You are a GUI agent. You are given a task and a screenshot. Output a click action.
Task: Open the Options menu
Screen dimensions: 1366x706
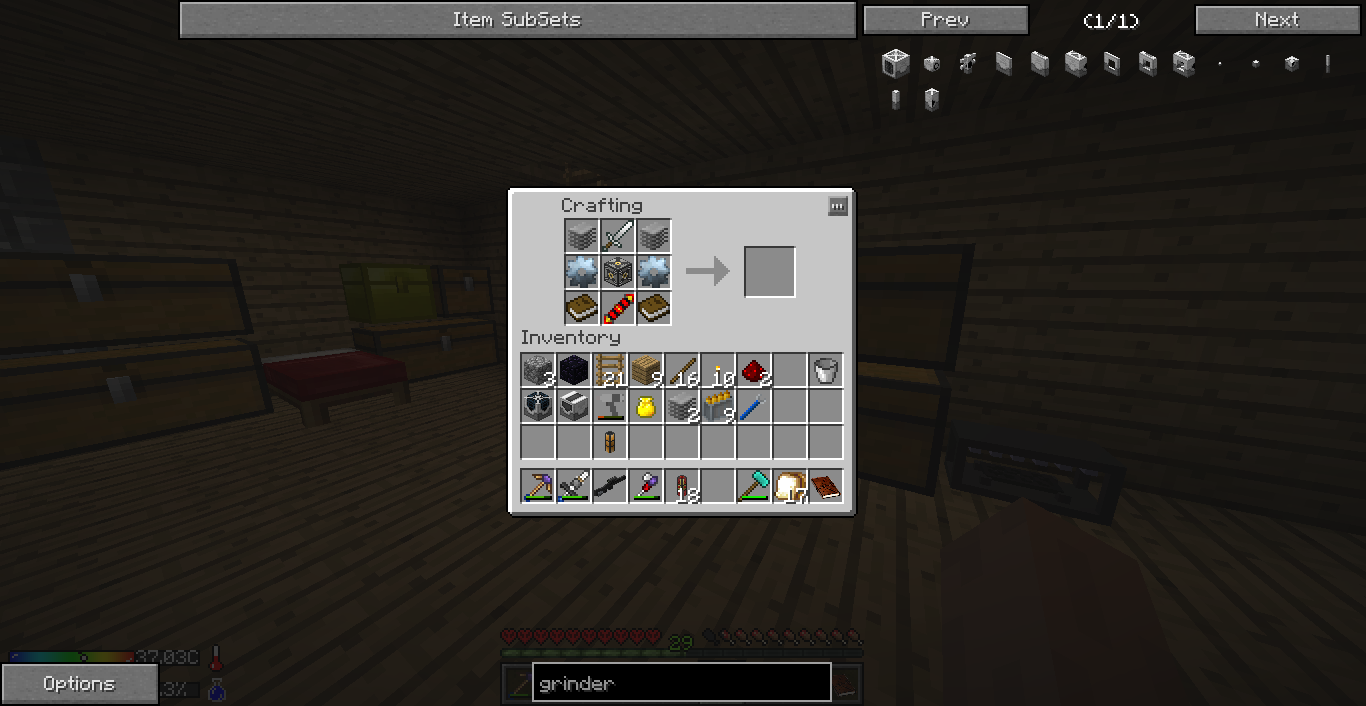(x=79, y=684)
